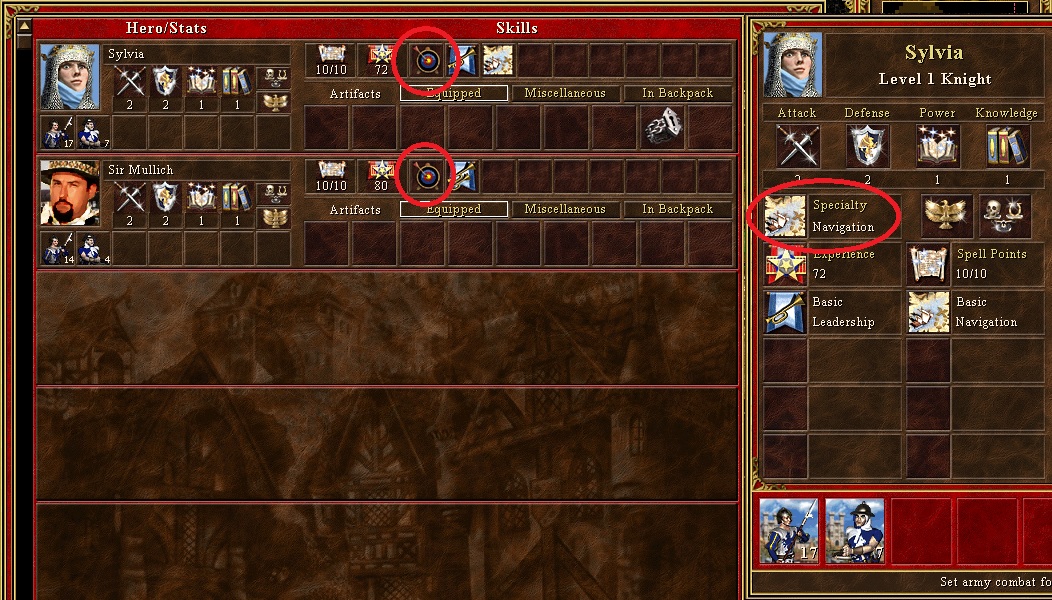Click the Attack crossed swords icon in the hero panel
This screenshot has height=600, width=1052.
tap(797, 147)
